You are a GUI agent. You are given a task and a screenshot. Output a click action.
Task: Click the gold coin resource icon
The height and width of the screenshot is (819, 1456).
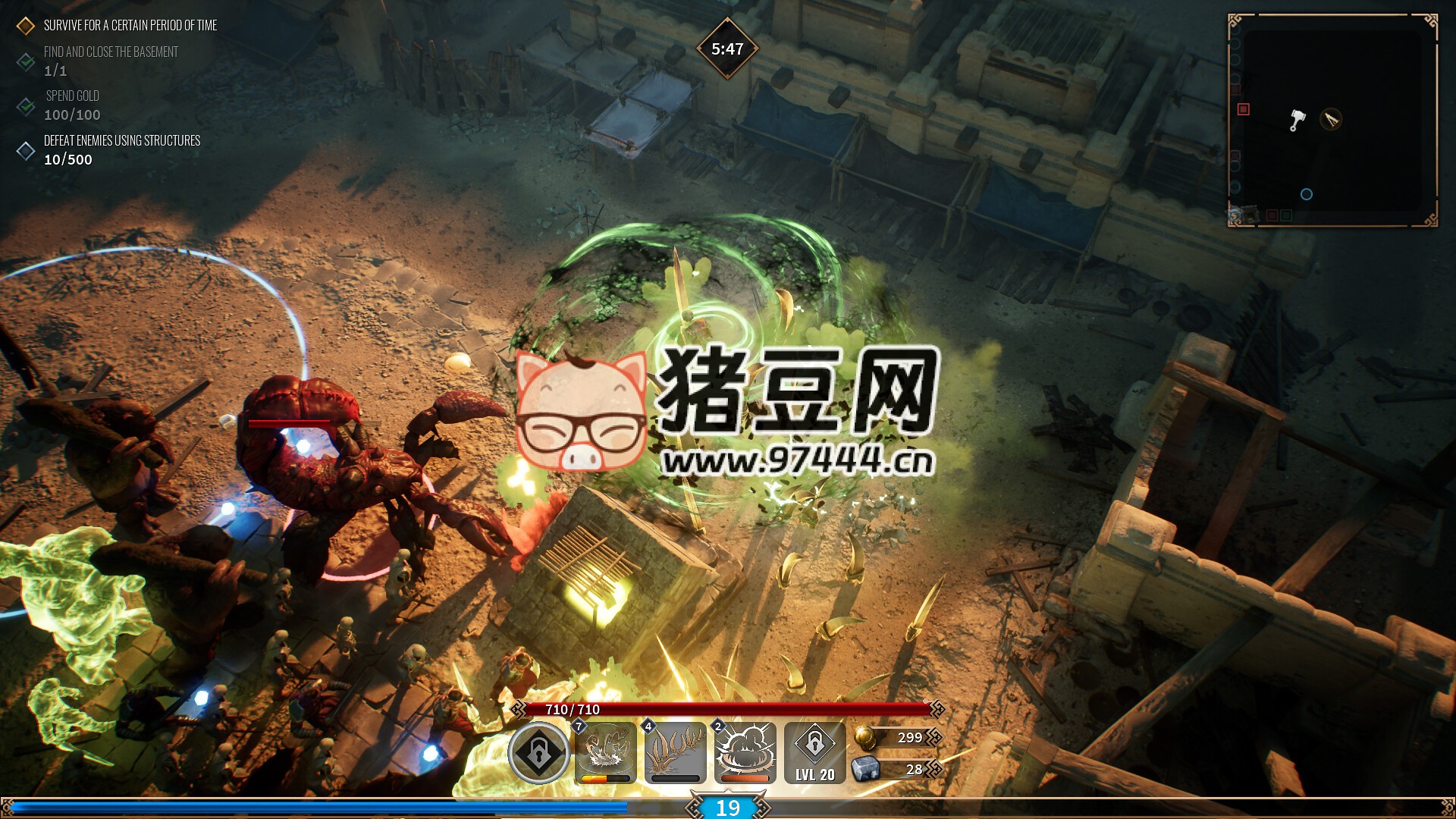tap(864, 737)
